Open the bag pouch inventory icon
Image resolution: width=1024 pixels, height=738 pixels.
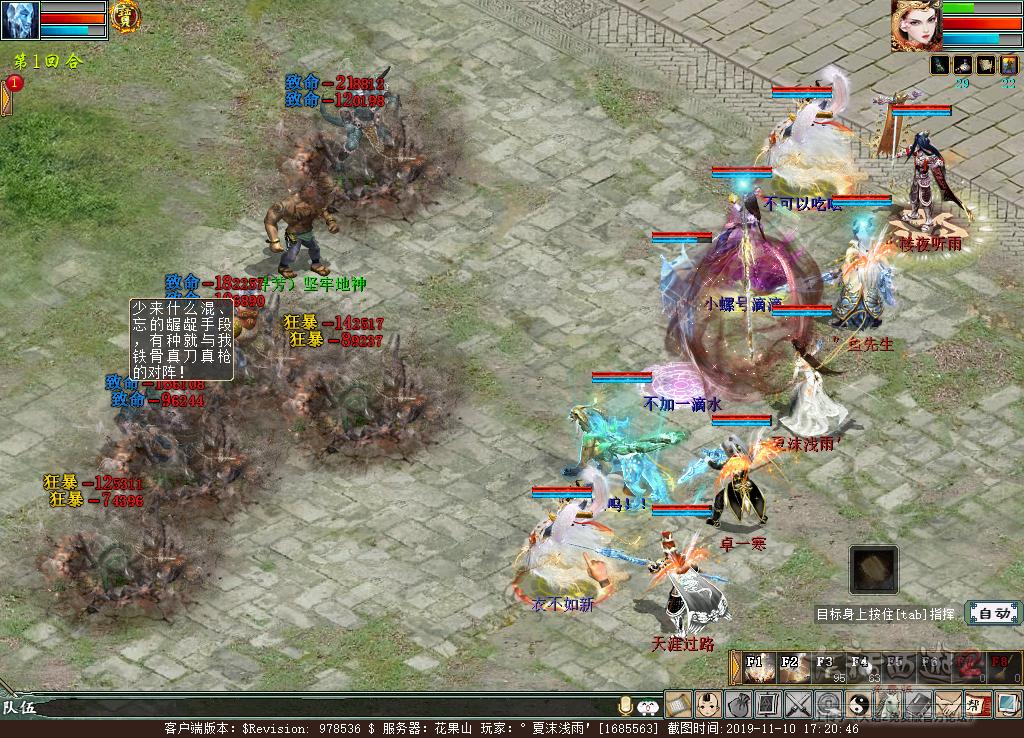coord(738,704)
